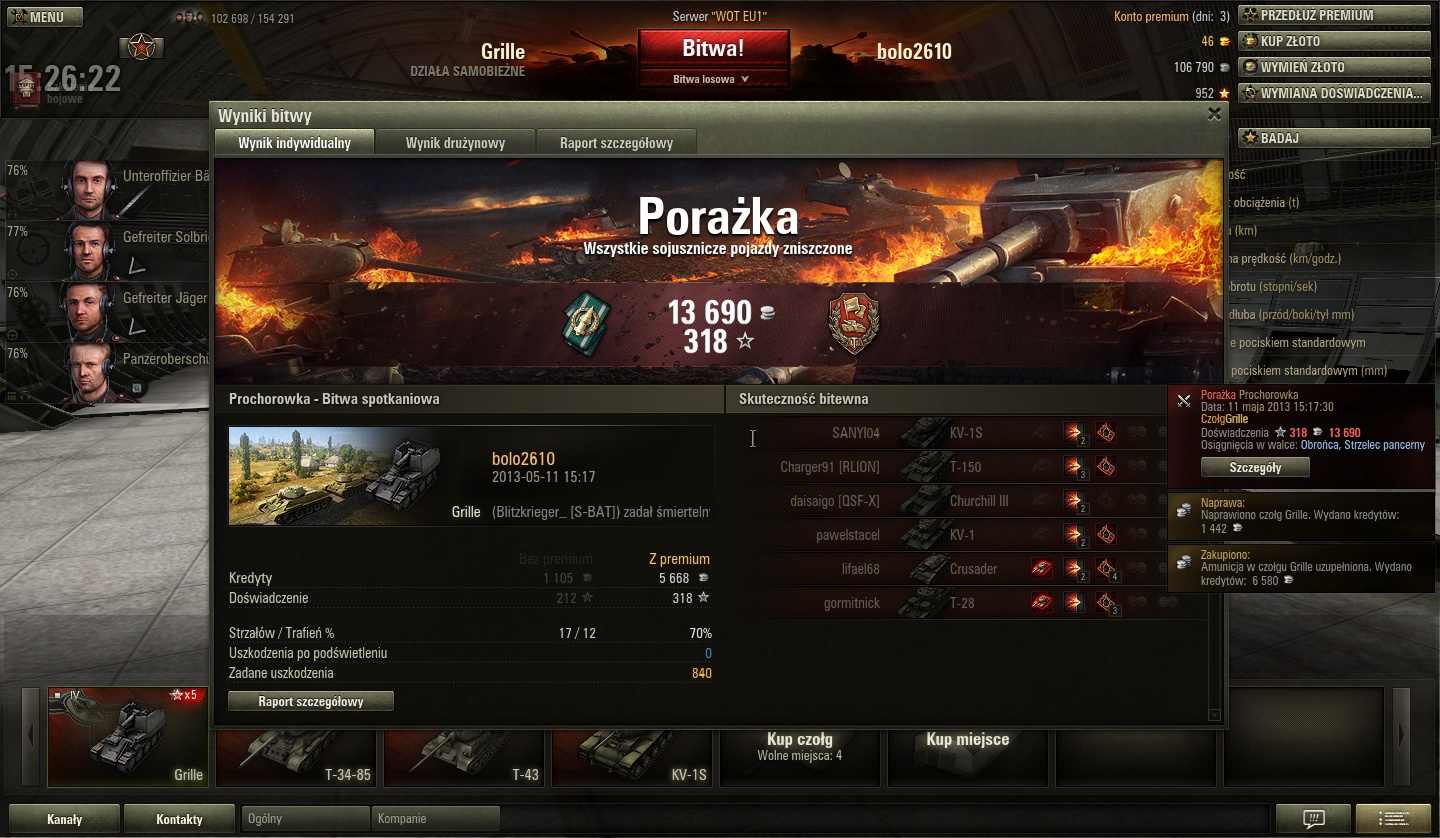Open the Kanały channels button
Viewport: 1440px width, 838px height.
coord(65,819)
